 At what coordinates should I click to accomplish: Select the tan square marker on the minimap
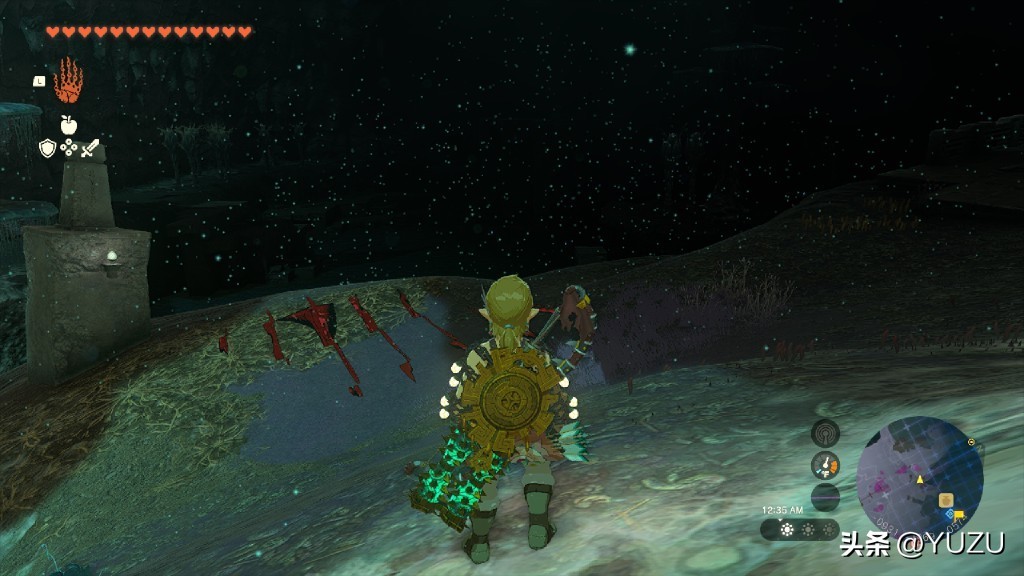pos(945,499)
